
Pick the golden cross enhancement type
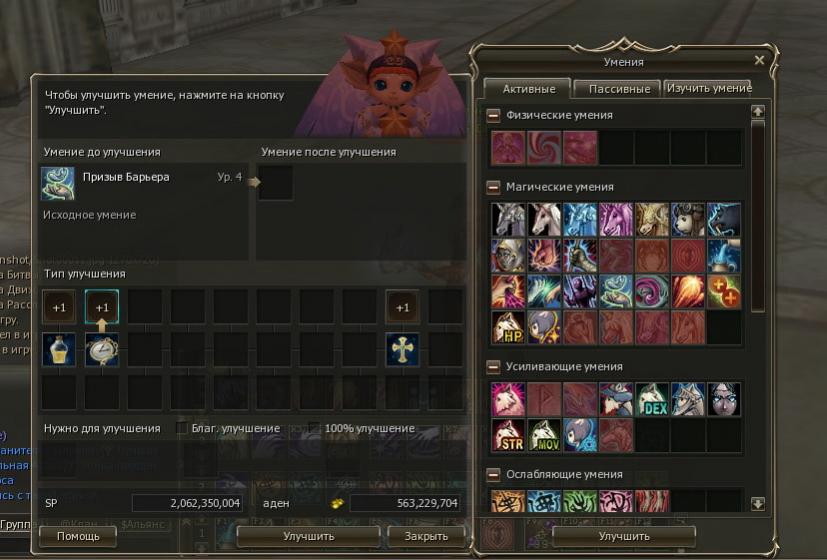coord(402,349)
